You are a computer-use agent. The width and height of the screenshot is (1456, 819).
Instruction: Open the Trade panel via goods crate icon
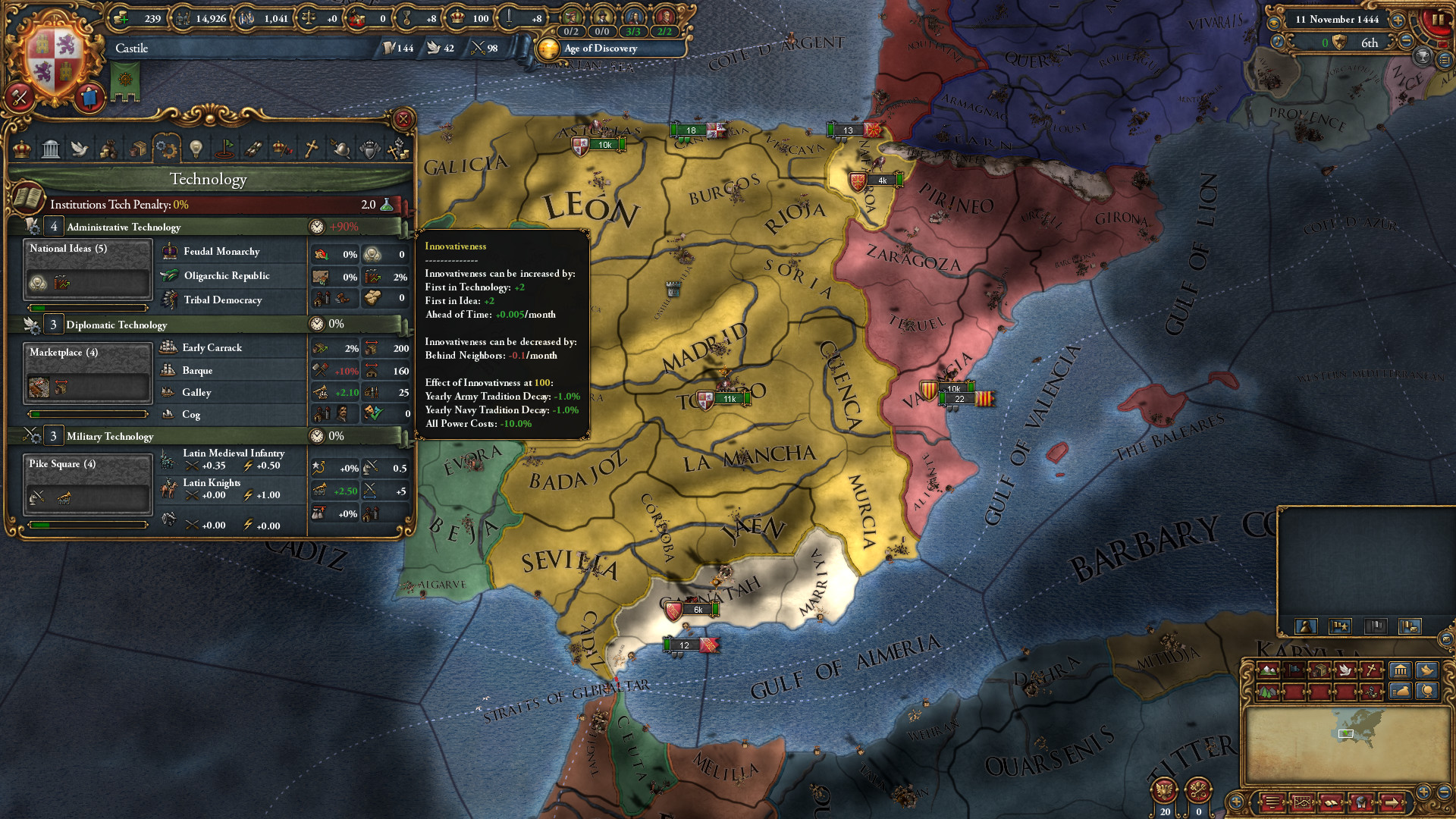pos(137,149)
